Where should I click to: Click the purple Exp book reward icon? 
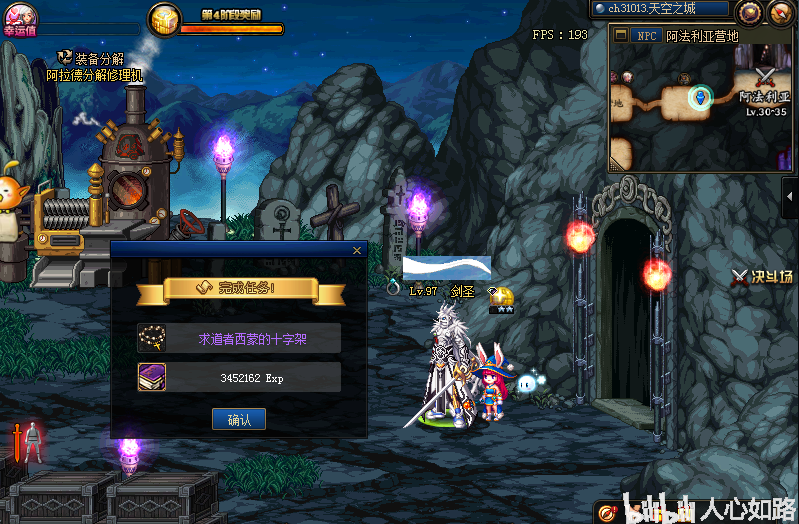tap(152, 377)
